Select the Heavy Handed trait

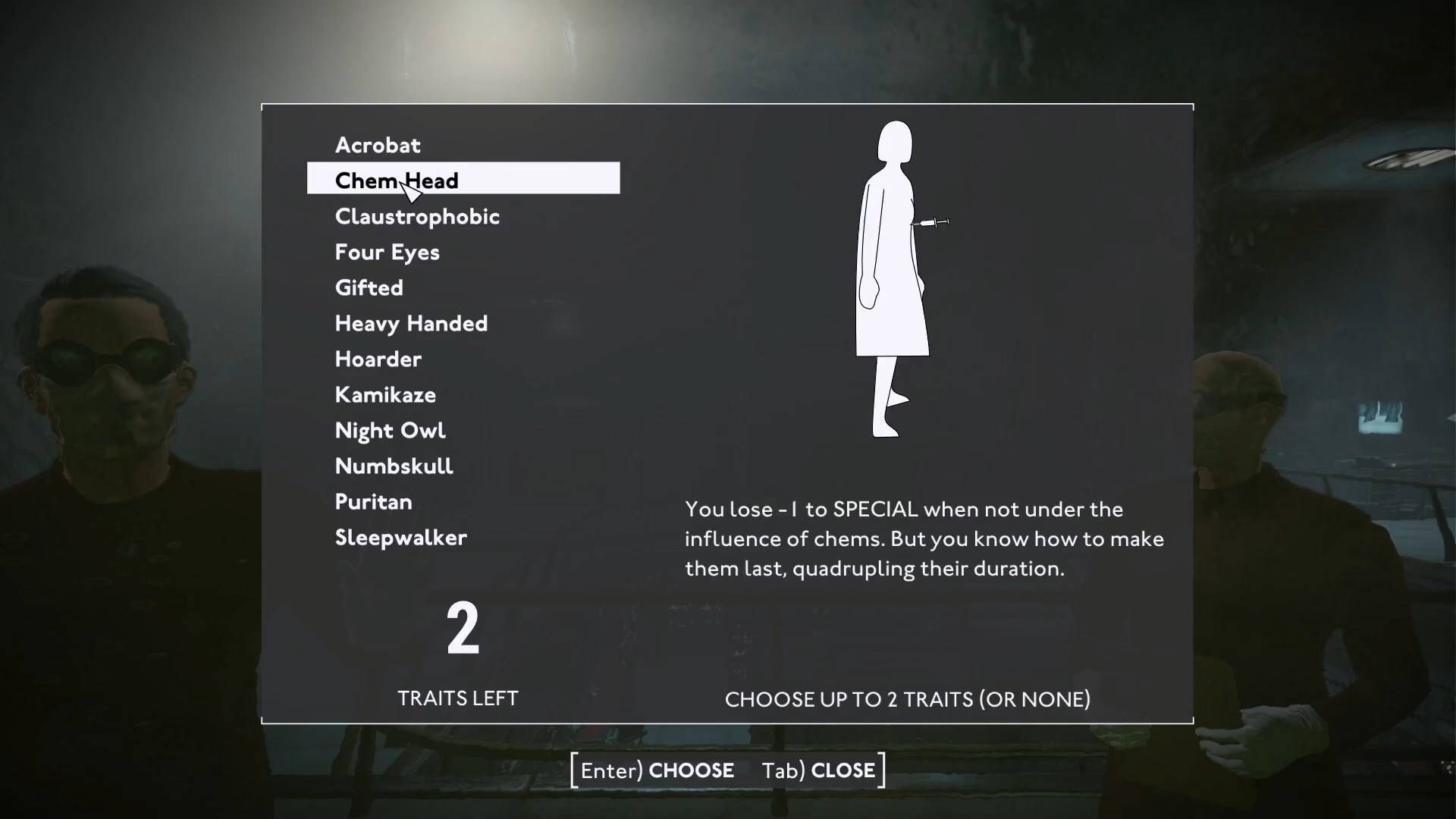(411, 323)
